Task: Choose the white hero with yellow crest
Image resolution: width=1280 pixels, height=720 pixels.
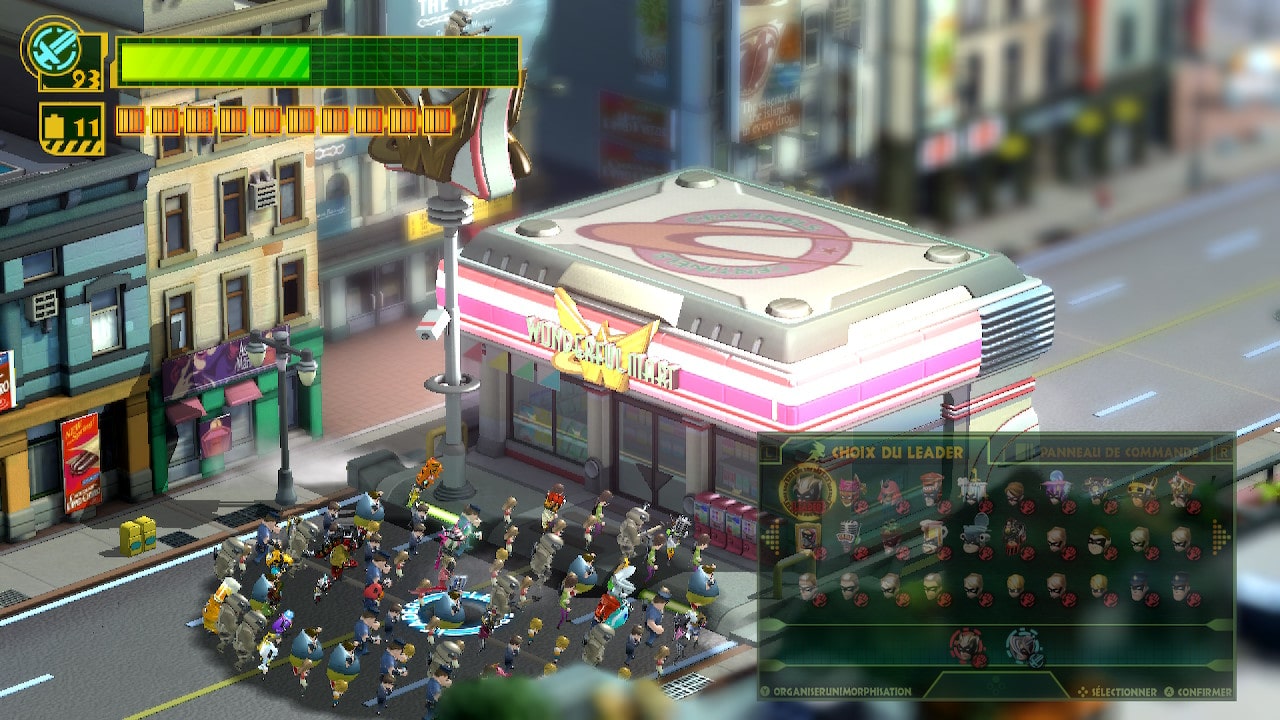Action: point(972,488)
